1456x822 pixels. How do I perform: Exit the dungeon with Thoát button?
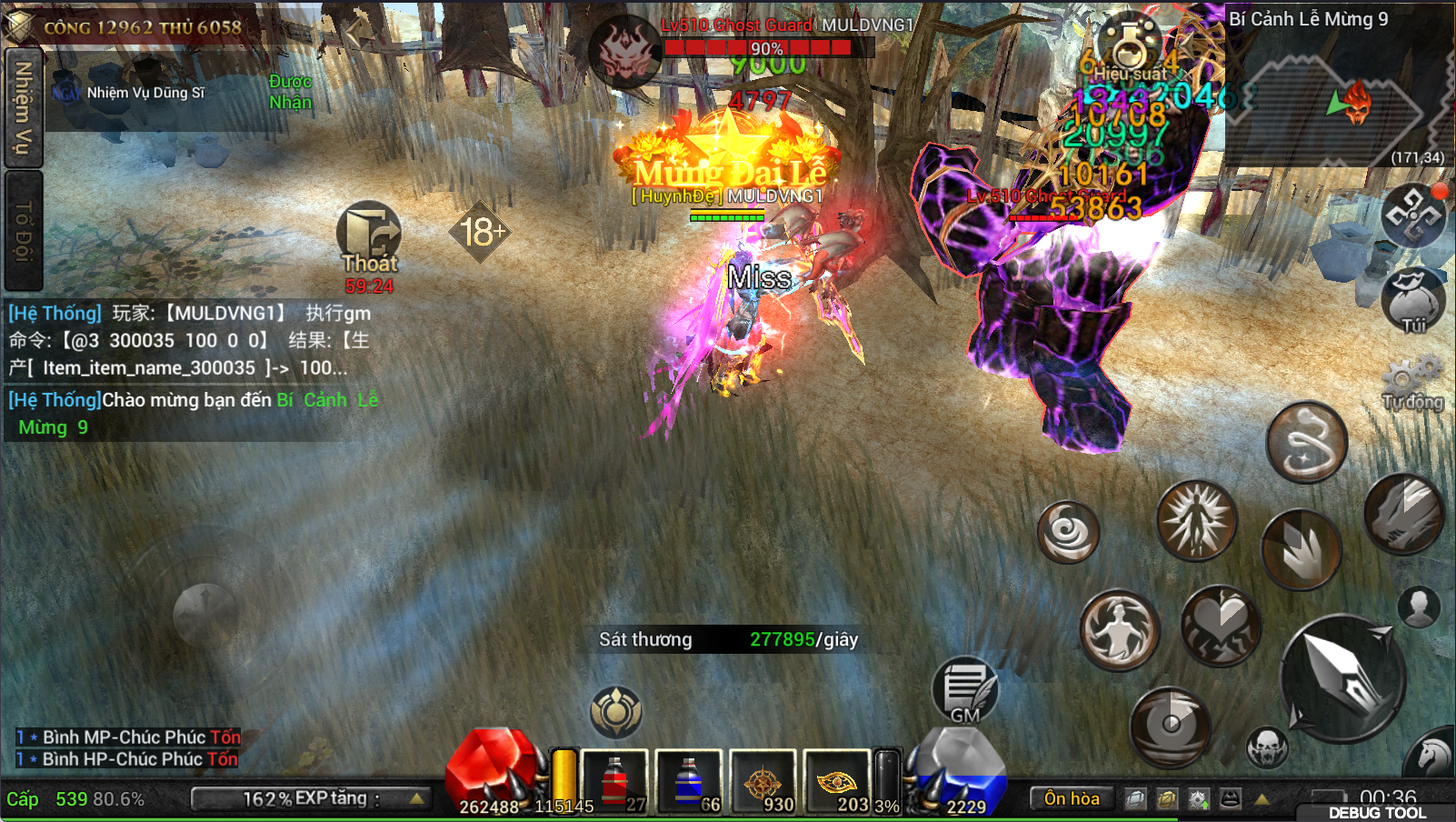tap(369, 235)
